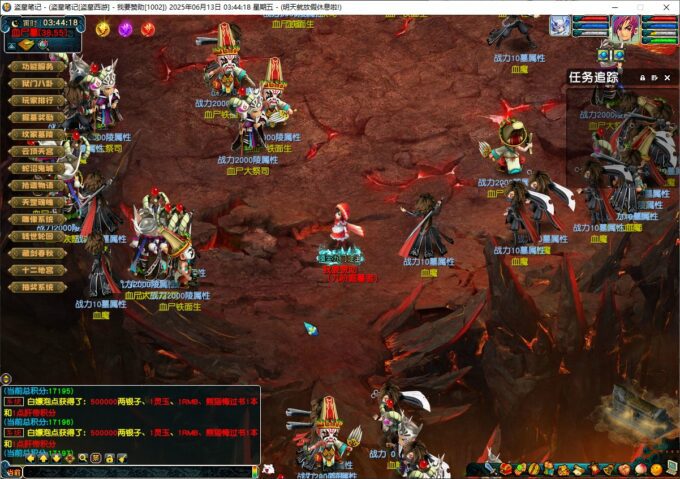Close the quest tracker panel
Viewport: 680px width, 479px height.
pos(667,77)
